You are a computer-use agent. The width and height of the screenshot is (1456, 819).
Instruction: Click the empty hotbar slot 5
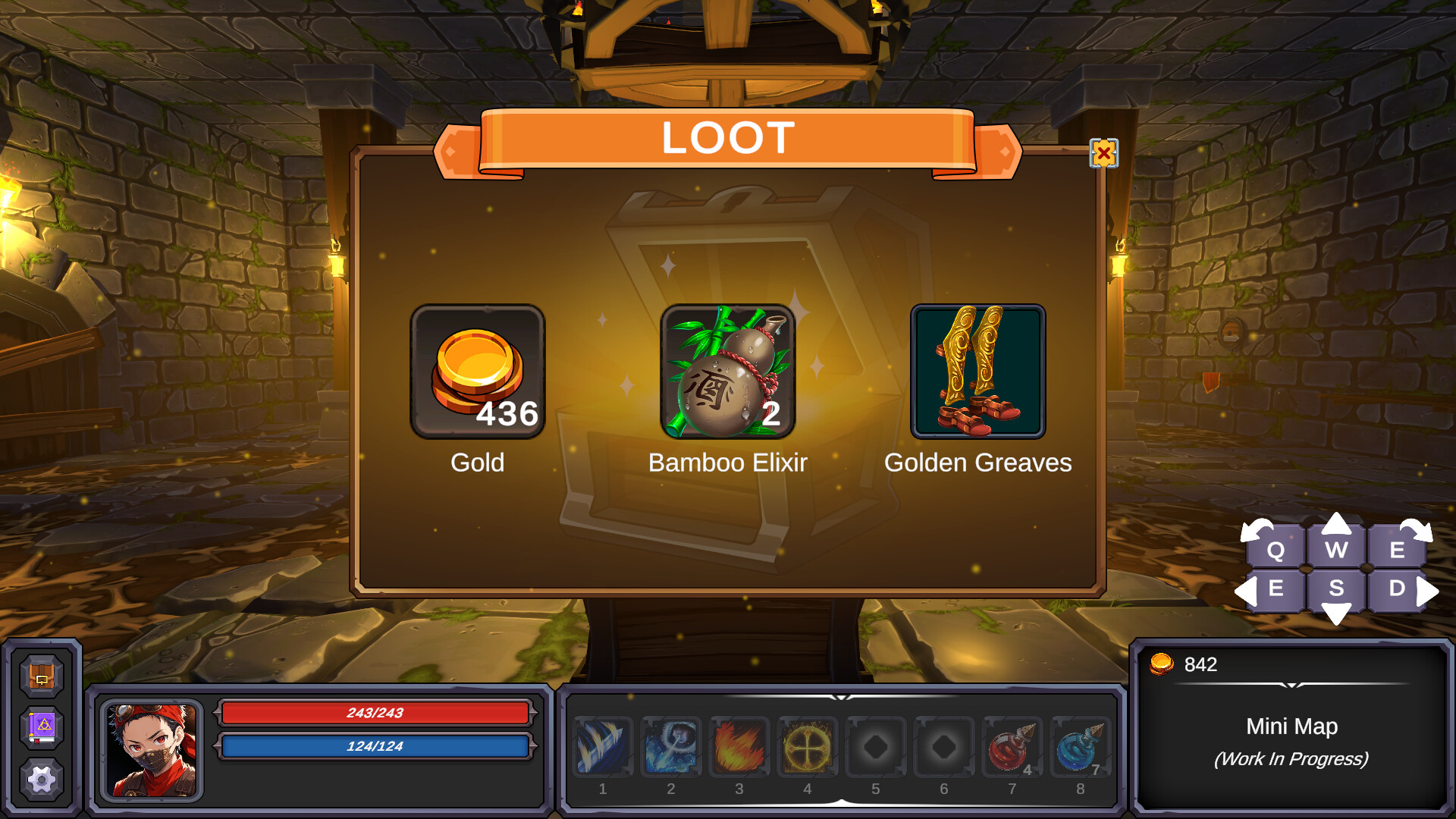(x=876, y=747)
